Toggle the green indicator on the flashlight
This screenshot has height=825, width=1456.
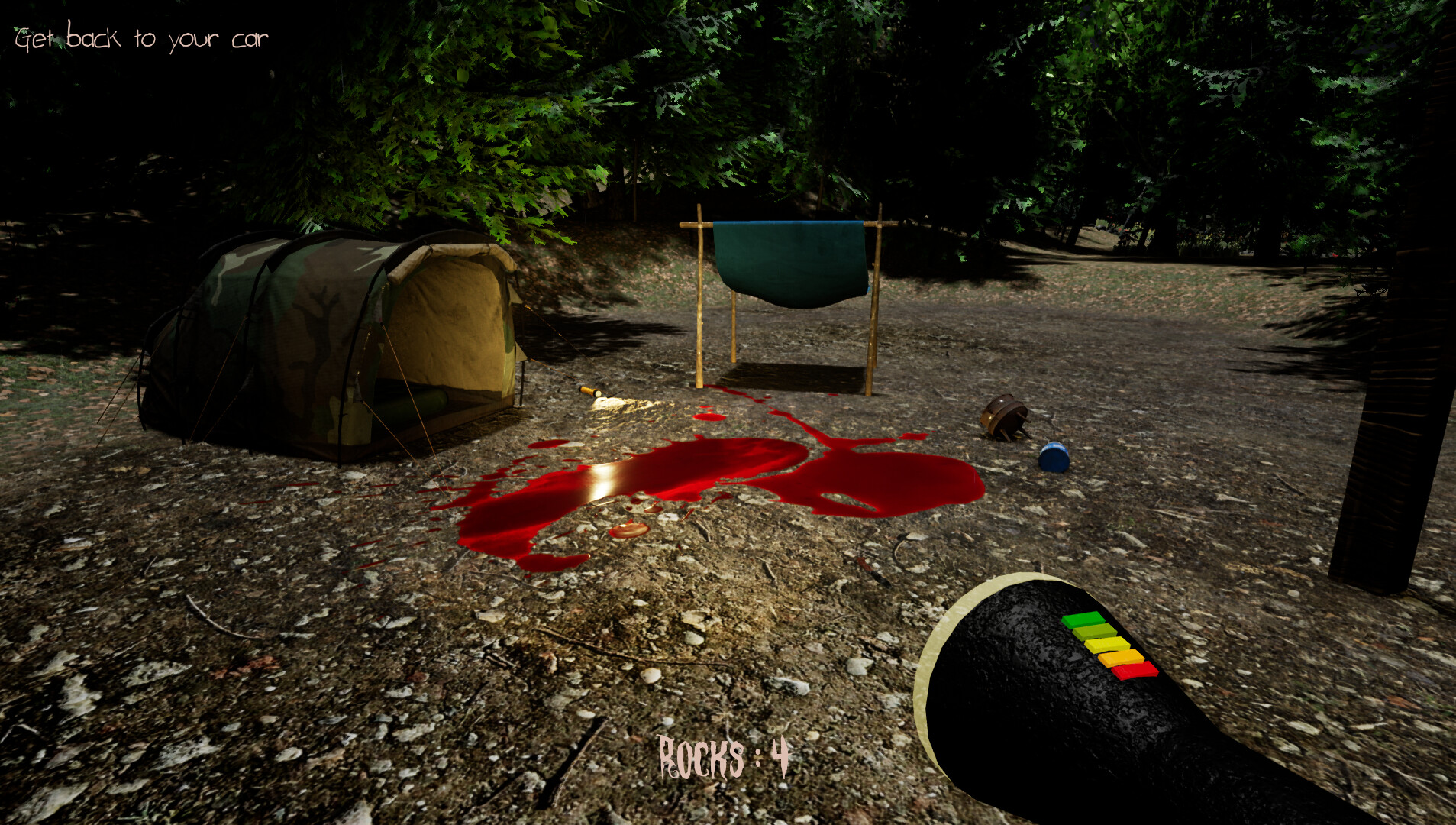(x=1086, y=618)
